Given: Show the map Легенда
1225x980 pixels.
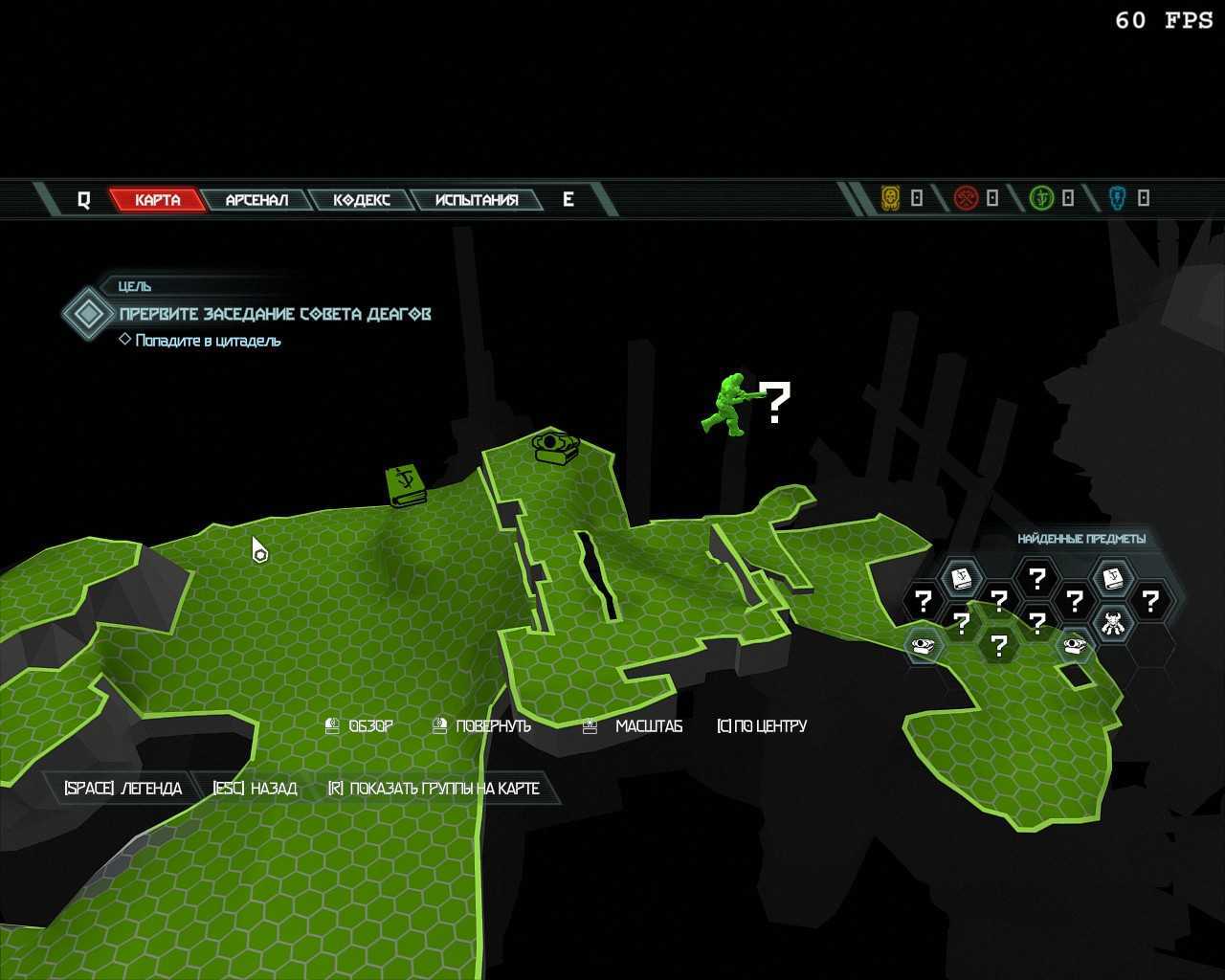Looking at the screenshot, I should pyautogui.click(x=122, y=789).
